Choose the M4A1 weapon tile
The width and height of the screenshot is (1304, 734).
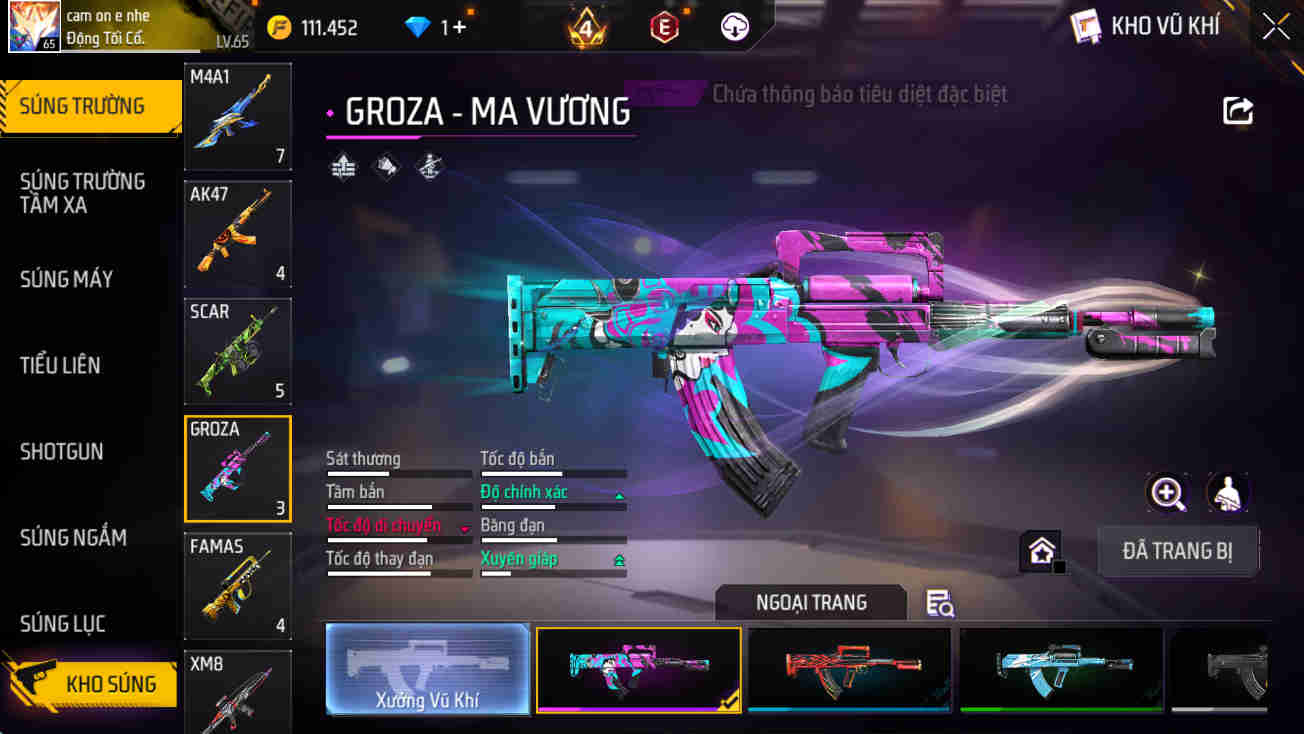tap(238, 116)
